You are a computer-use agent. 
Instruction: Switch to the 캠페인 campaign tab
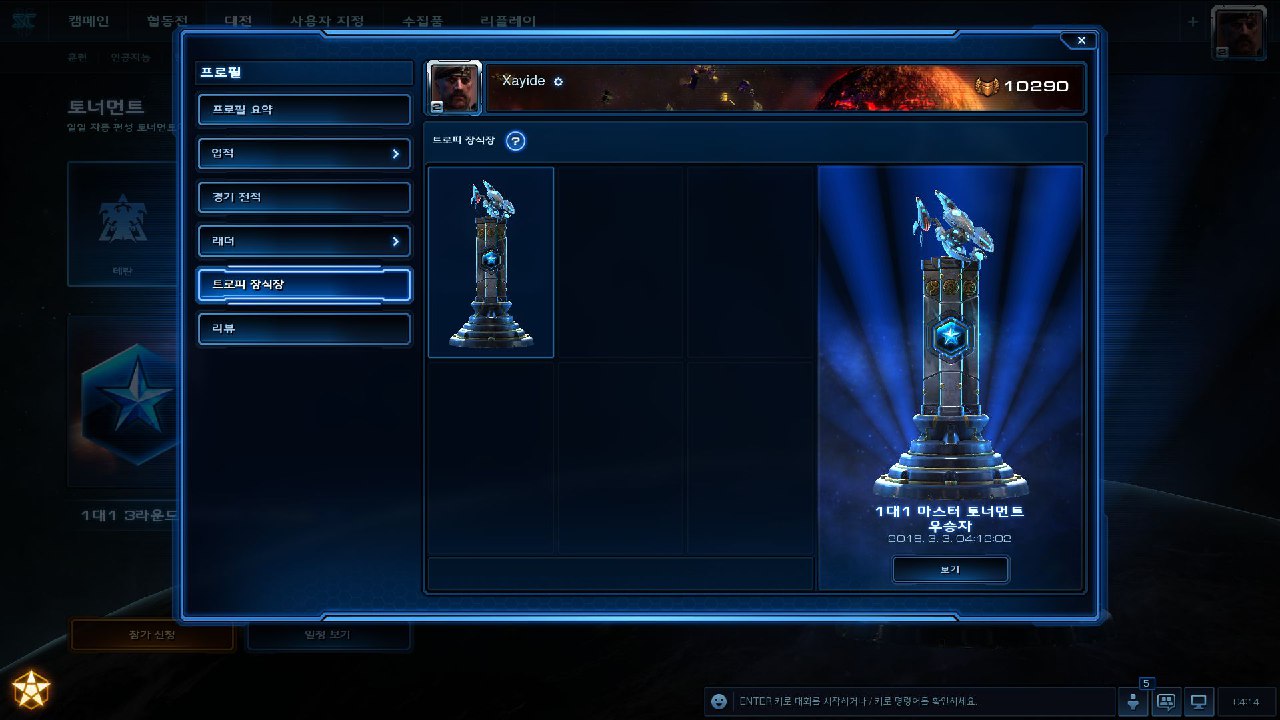click(x=89, y=21)
